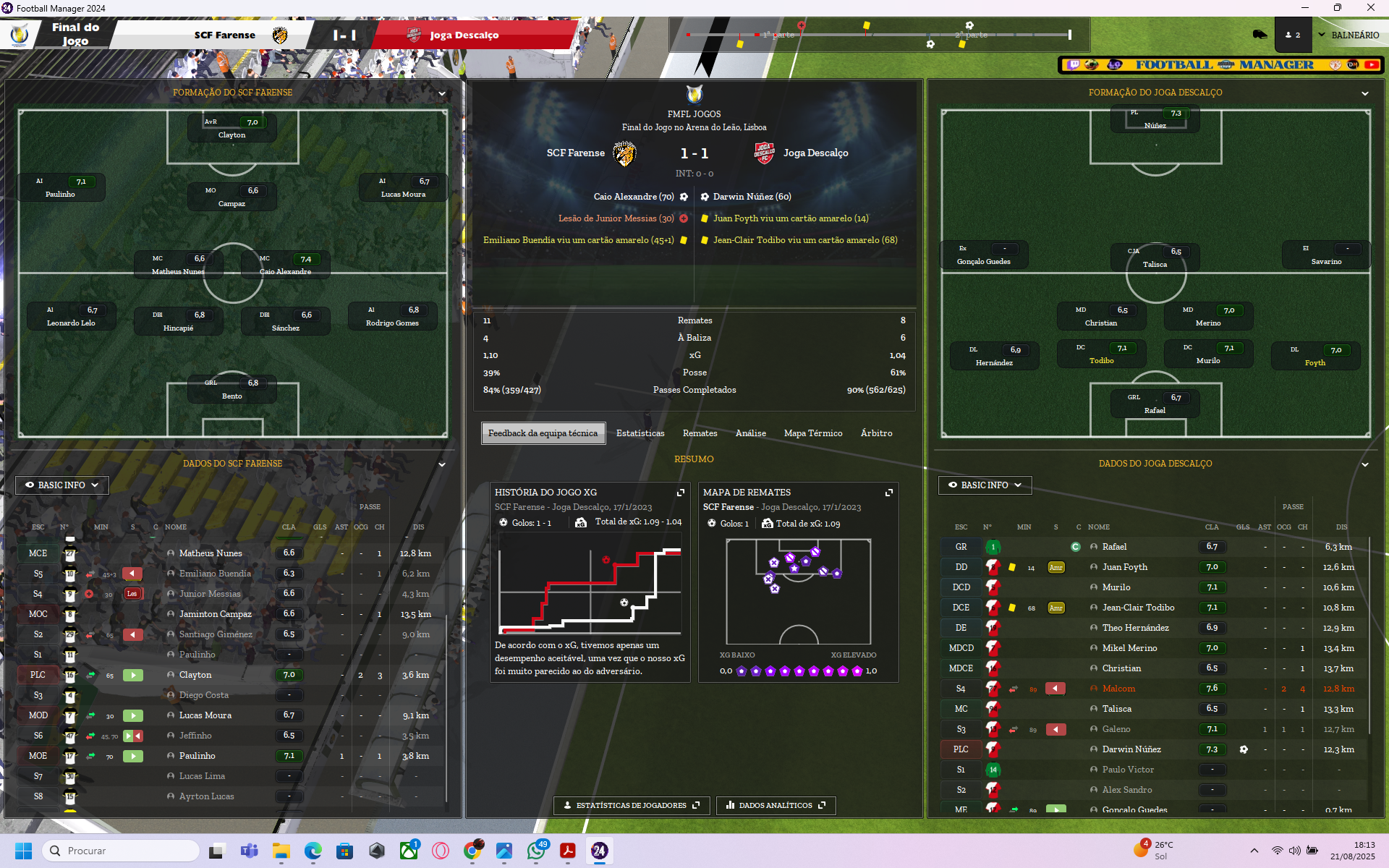Close the Football Manager window
This screenshot has height=868, width=1389.
pos(1370,8)
